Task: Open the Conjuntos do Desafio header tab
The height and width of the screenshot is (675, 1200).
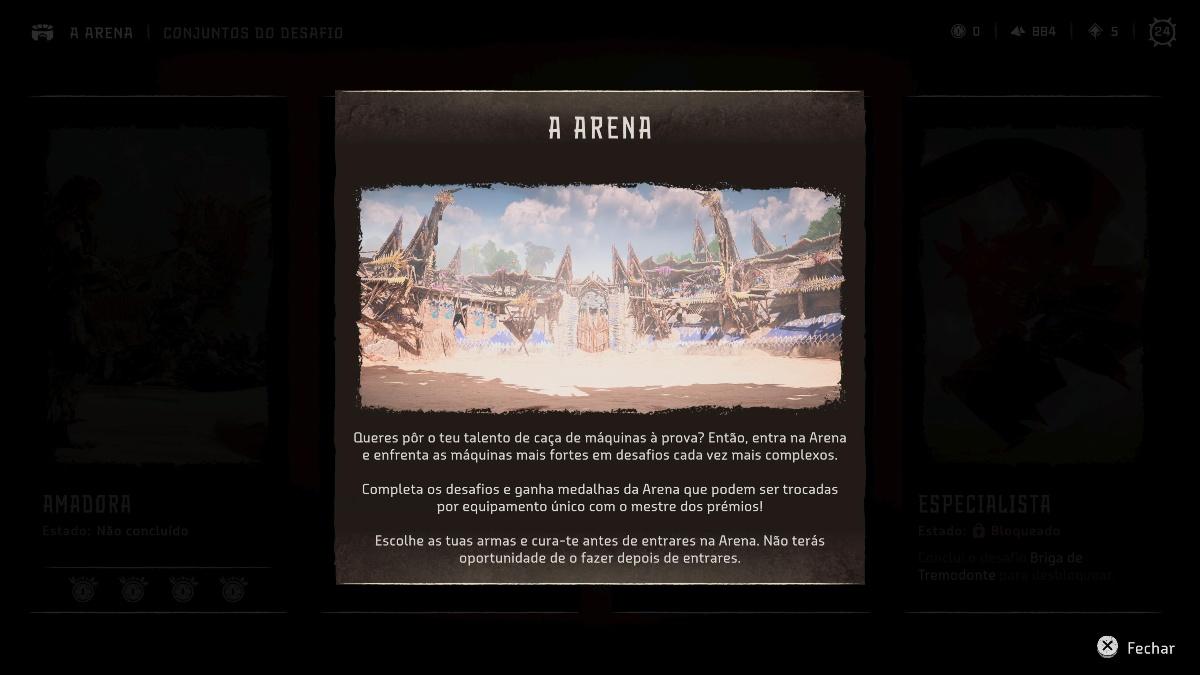Action: (x=253, y=33)
